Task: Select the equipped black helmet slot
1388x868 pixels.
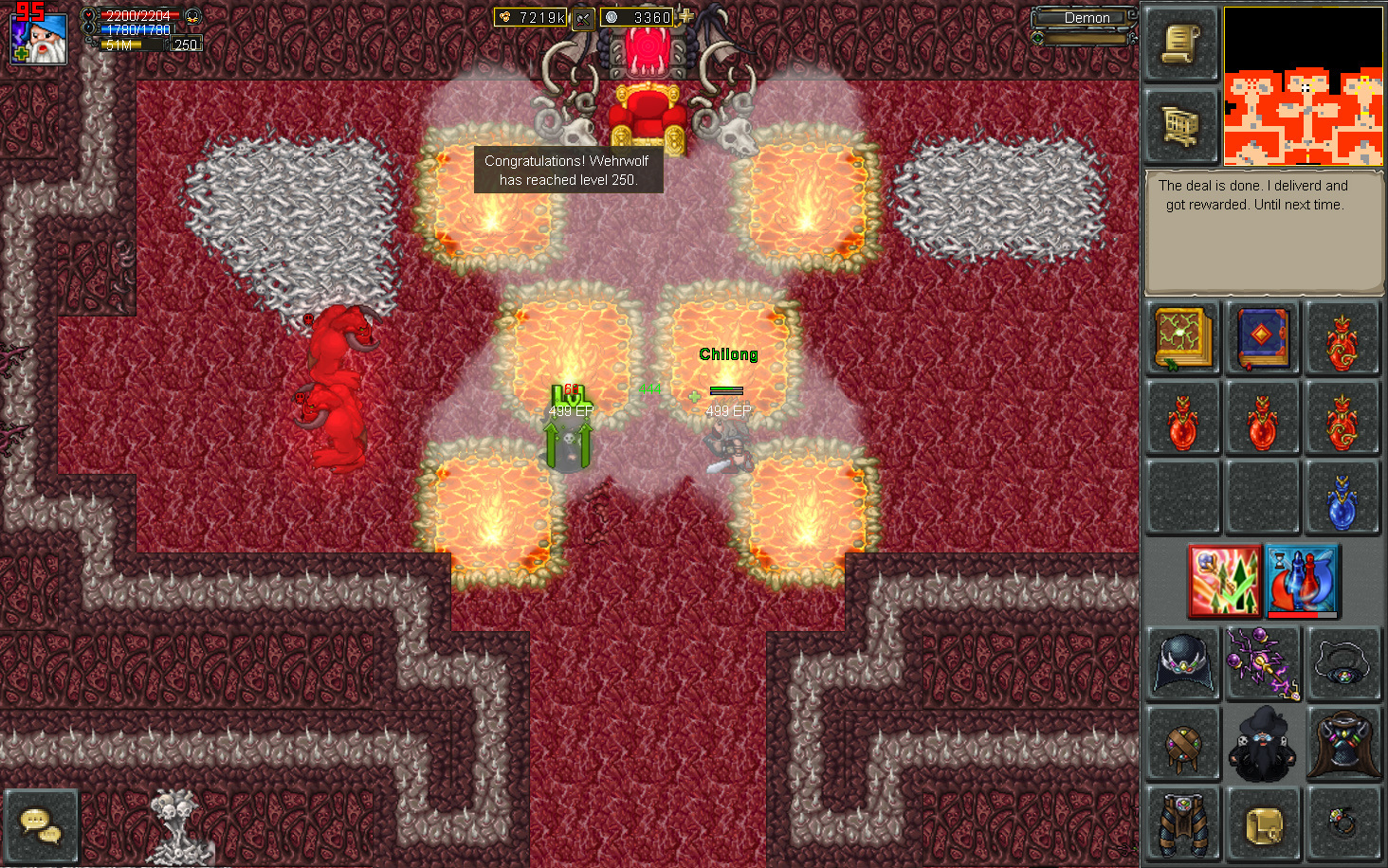Action: (1182, 663)
